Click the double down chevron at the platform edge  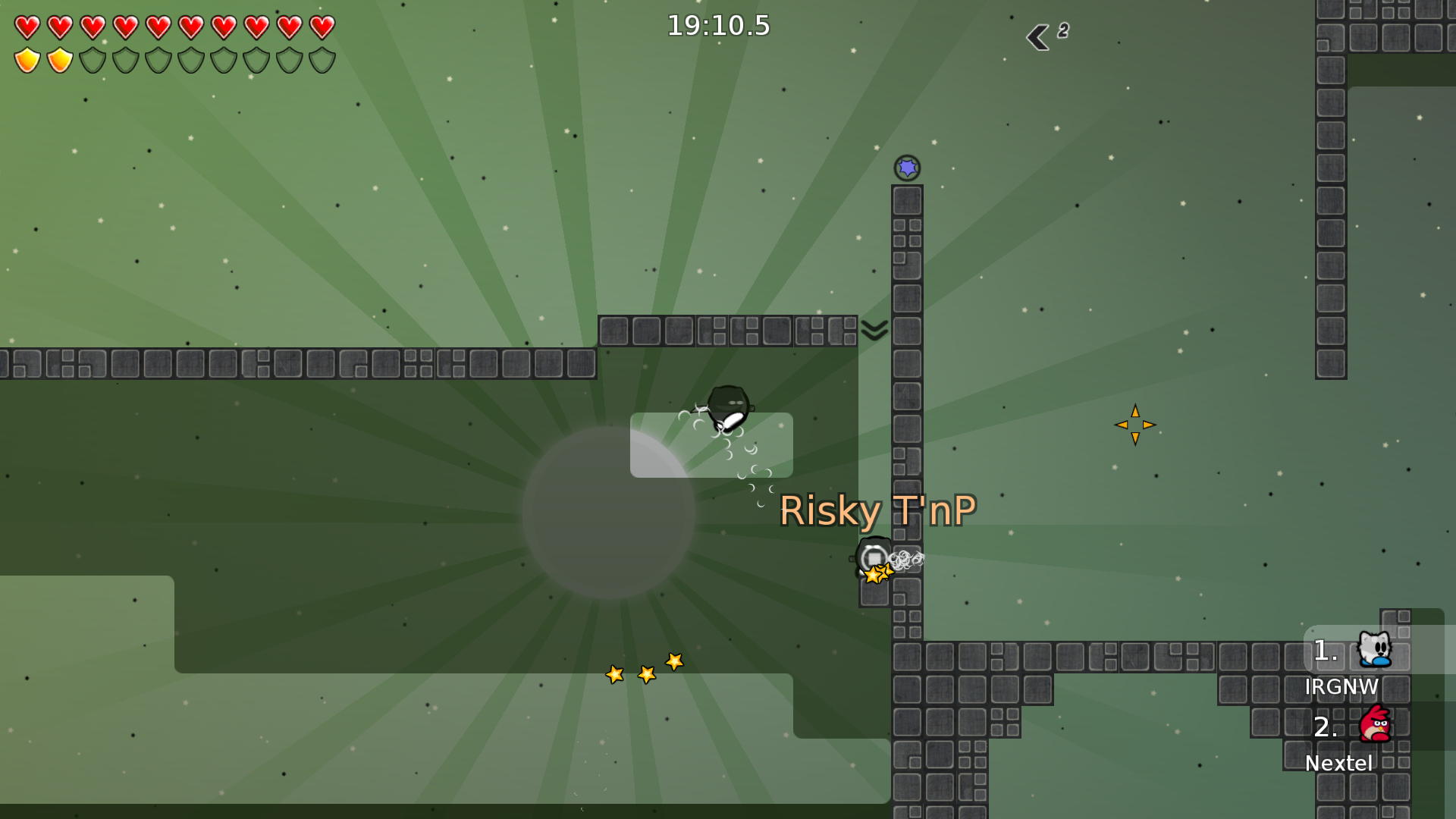874,329
